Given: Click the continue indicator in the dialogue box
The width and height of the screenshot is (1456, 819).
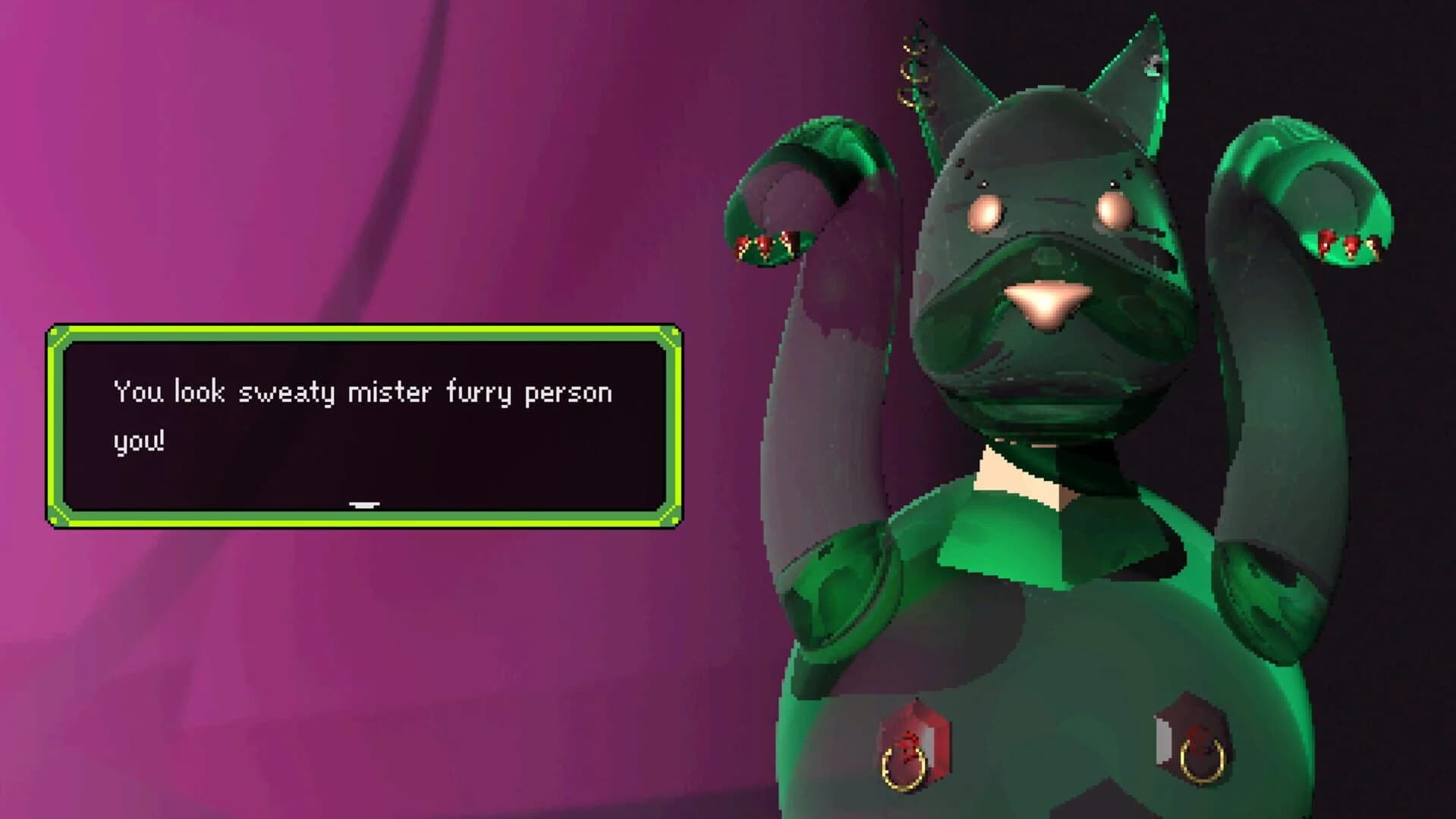Looking at the screenshot, I should [x=363, y=502].
